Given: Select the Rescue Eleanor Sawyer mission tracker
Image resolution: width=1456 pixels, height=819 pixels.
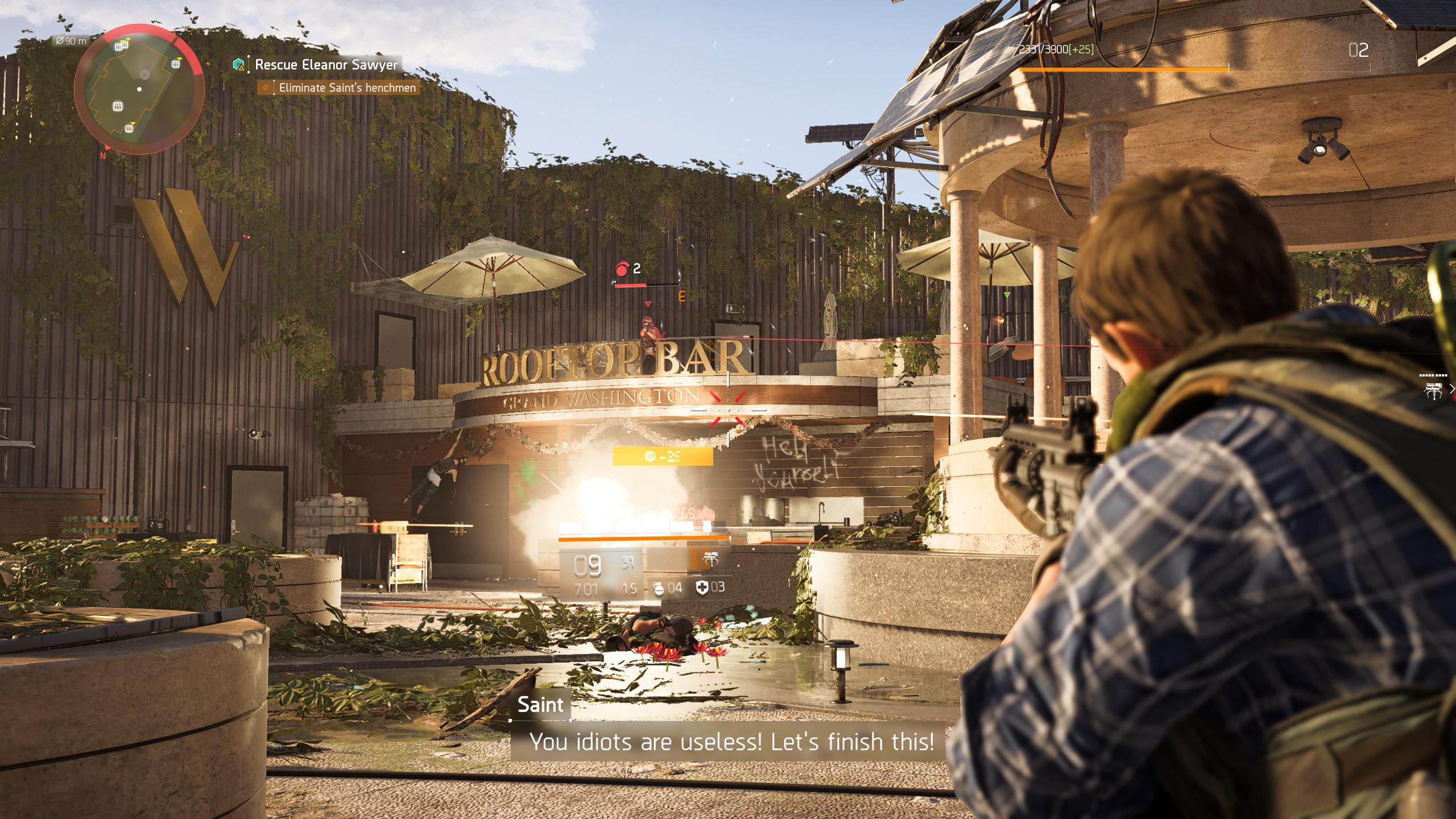Looking at the screenshot, I should pyautogui.click(x=326, y=65).
